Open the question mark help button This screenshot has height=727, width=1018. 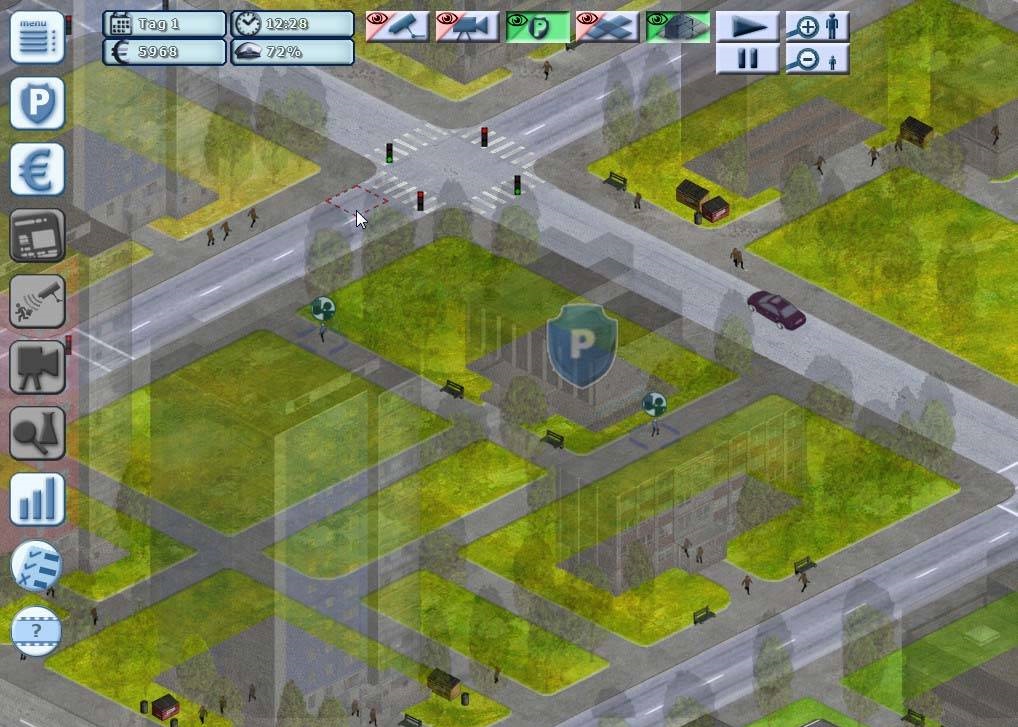click(x=37, y=631)
